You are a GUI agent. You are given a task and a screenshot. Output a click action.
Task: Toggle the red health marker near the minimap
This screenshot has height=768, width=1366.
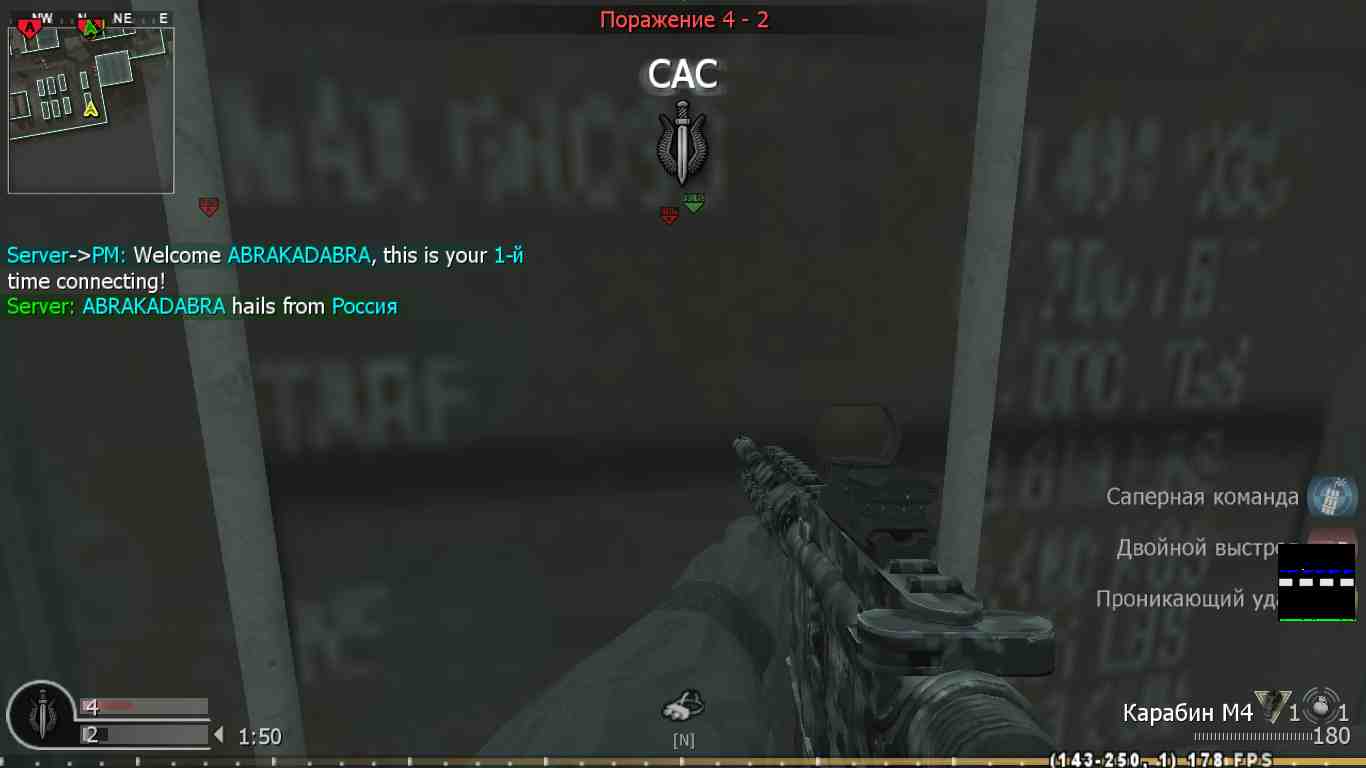click(209, 207)
